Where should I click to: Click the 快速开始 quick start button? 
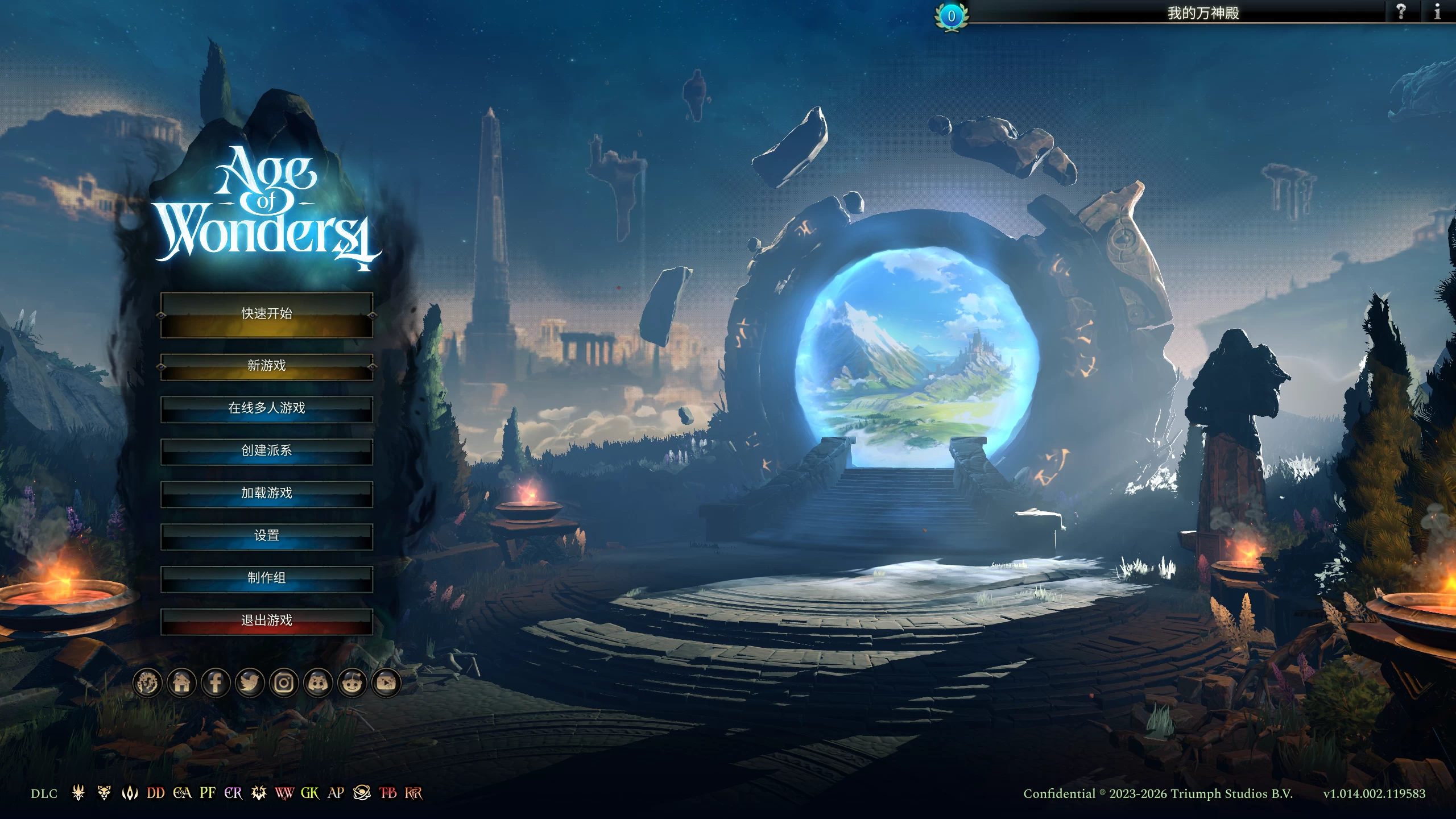(x=266, y=313)
